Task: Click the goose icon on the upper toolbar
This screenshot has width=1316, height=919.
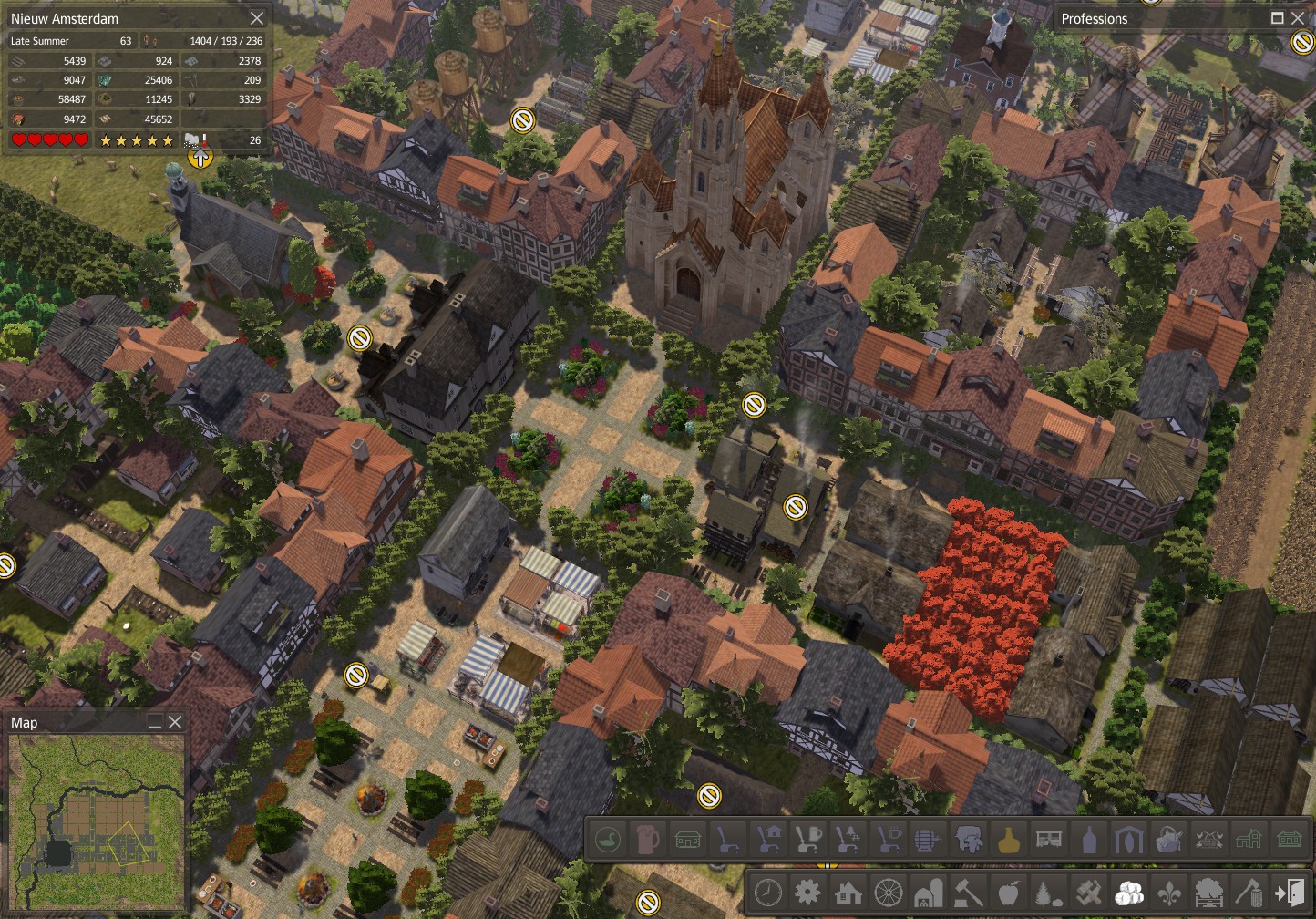Action: (608, 839)
